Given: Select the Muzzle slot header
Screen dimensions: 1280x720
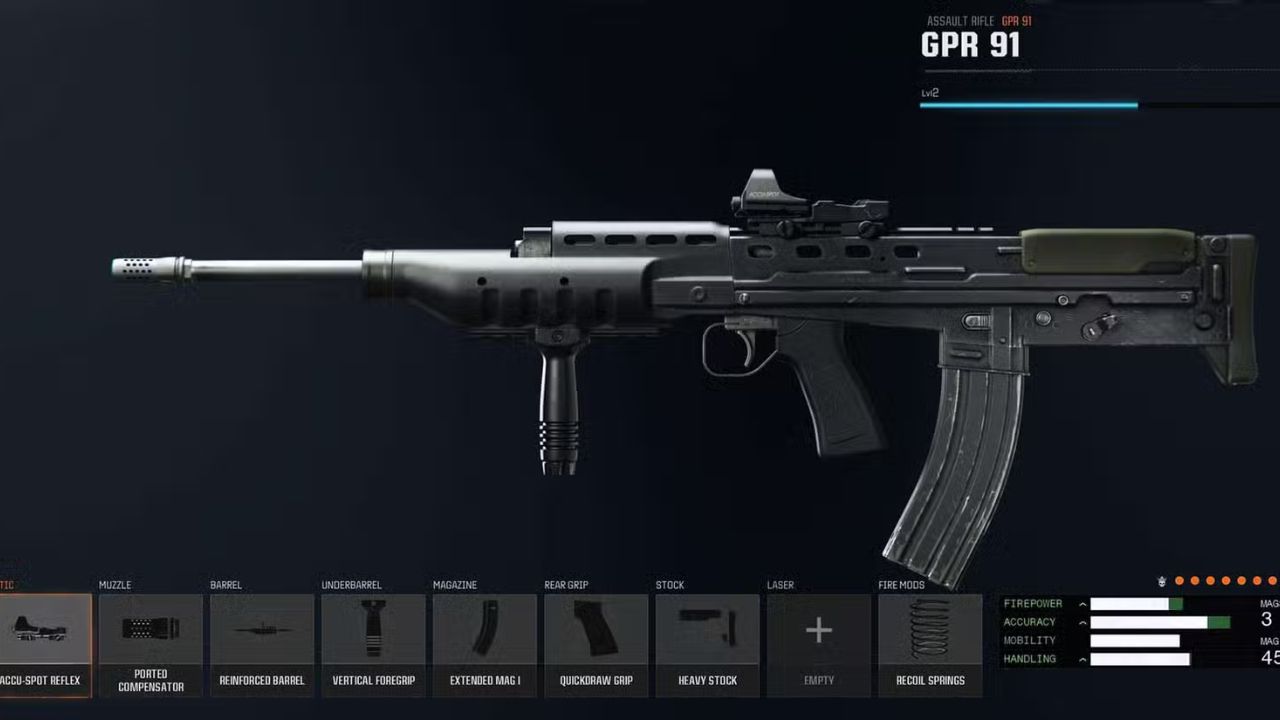Looking at the screenshot, I should 113,585.
